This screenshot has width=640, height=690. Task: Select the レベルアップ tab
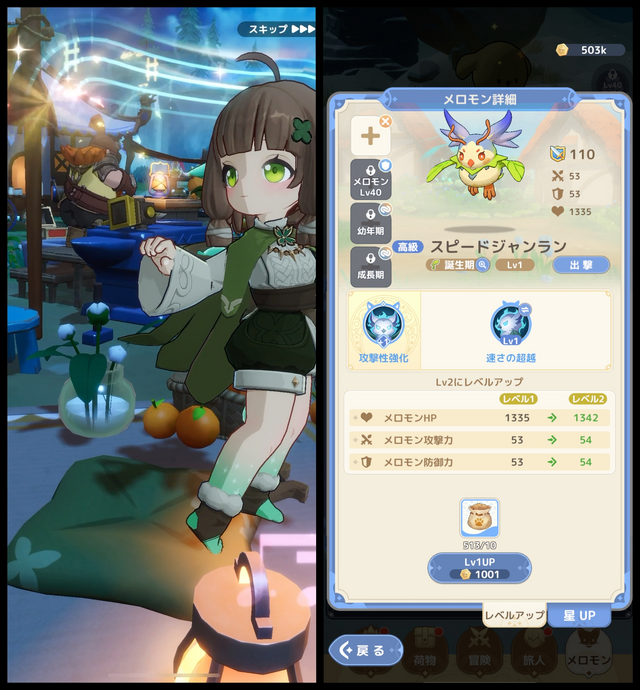pyautogui.click(x=514, y=614)
